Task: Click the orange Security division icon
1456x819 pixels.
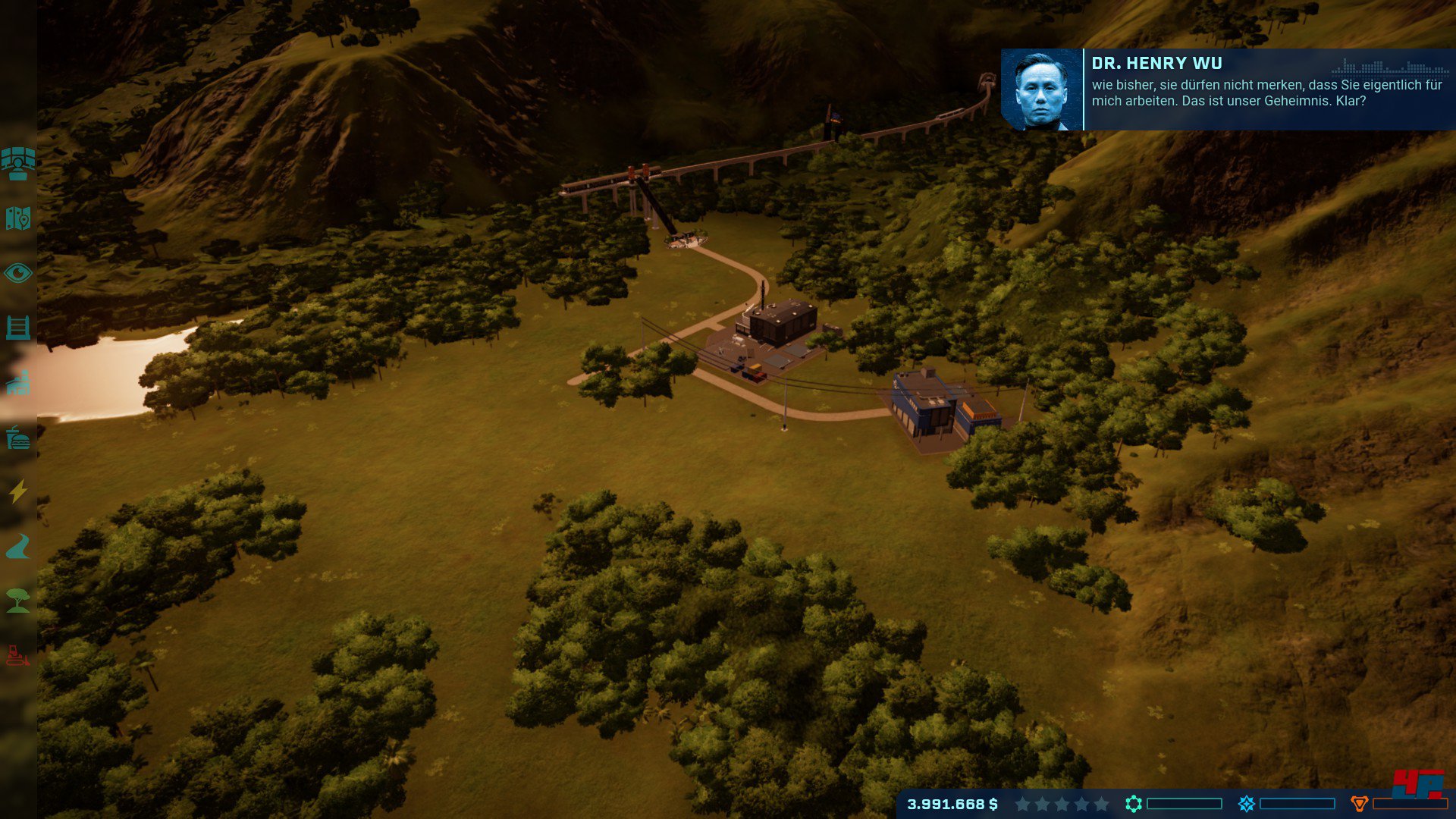Action: point(1360,804)
